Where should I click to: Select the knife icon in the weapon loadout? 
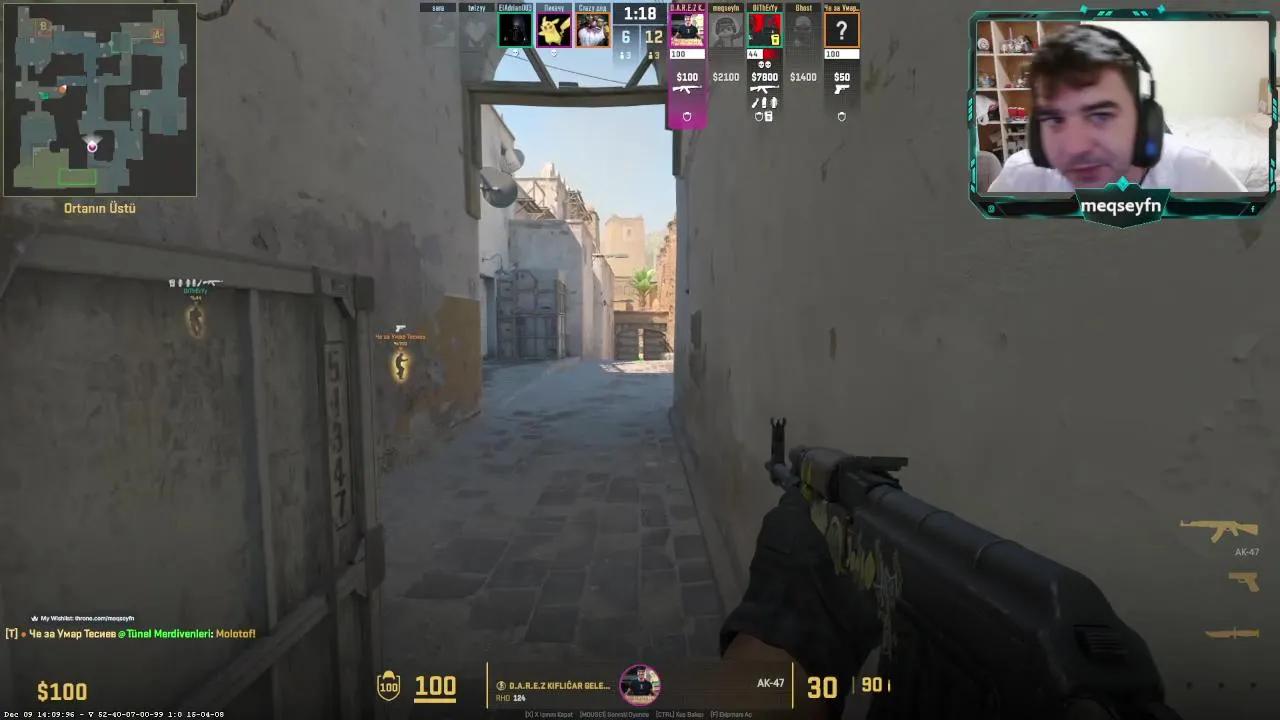tap(1230, 630)
